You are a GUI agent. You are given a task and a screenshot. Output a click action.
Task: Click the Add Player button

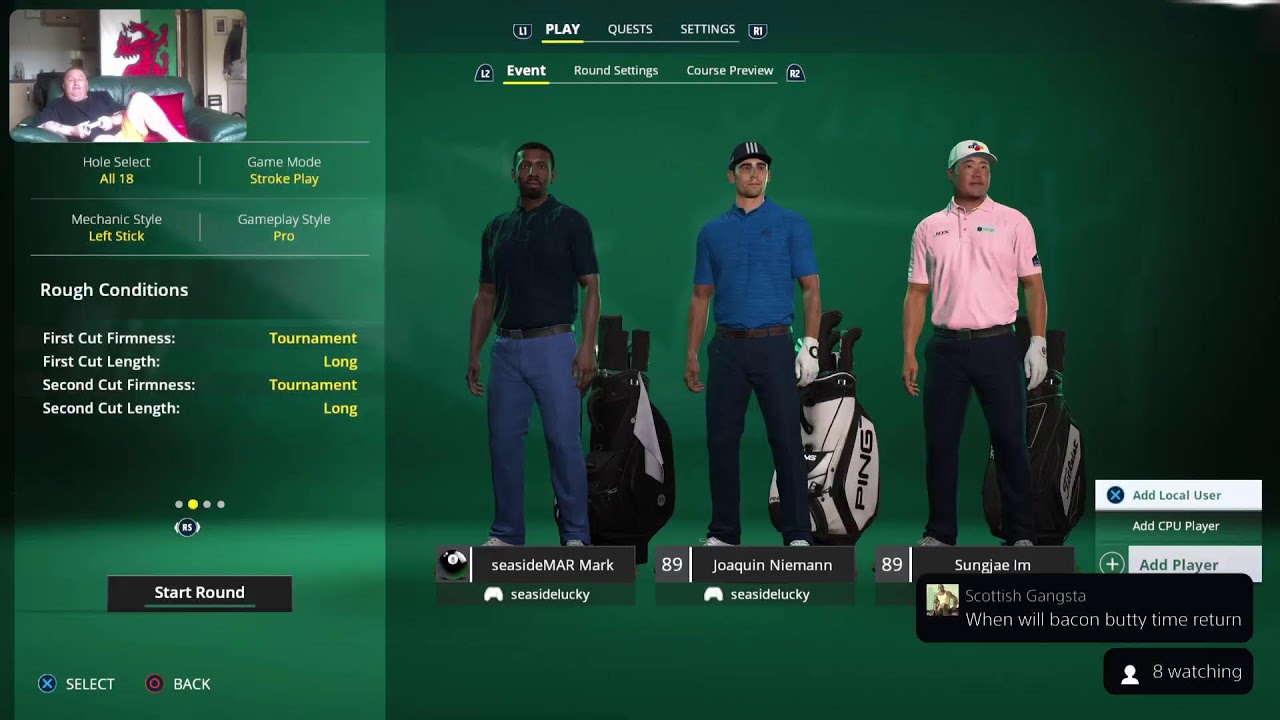click(1179, 564)
